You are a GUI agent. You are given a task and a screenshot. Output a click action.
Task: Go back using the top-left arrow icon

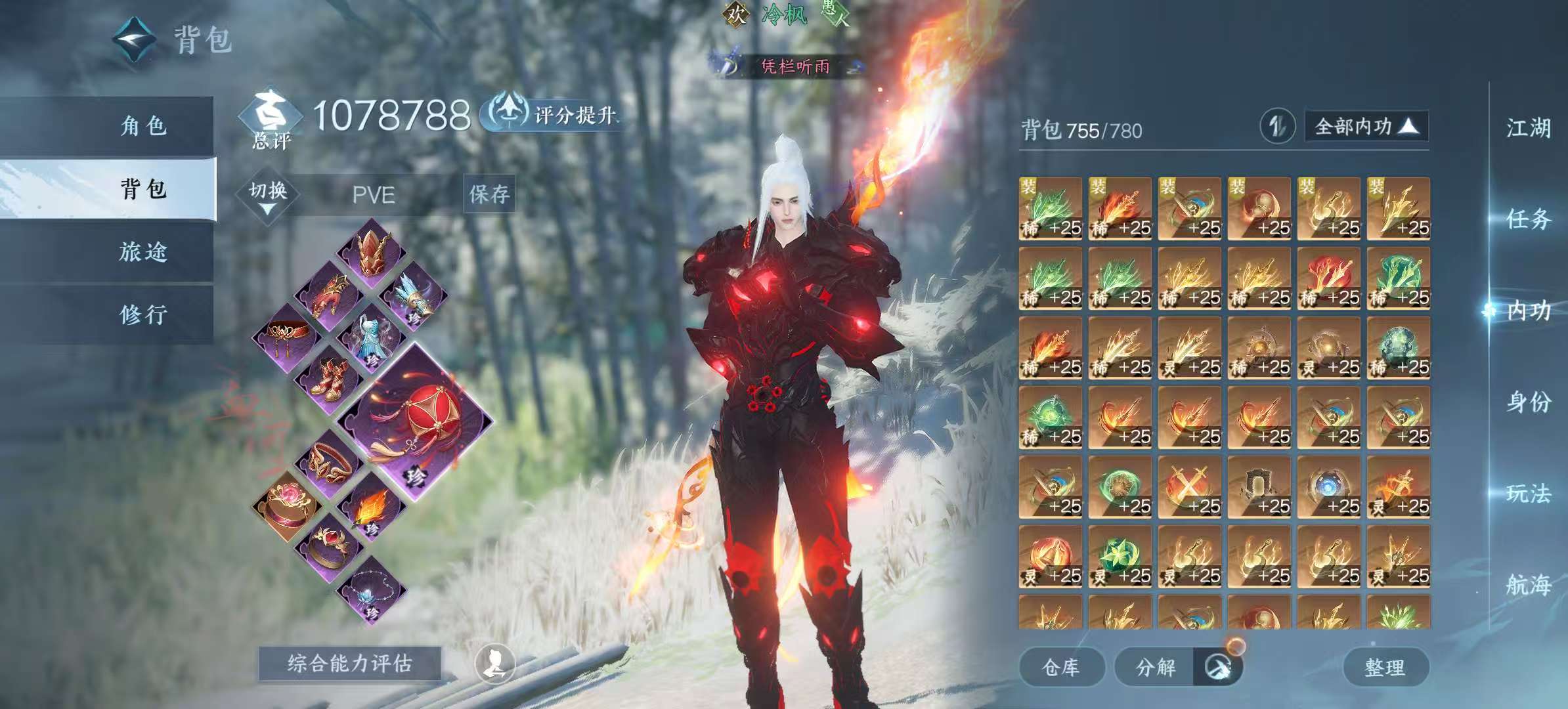pos(135,39)
